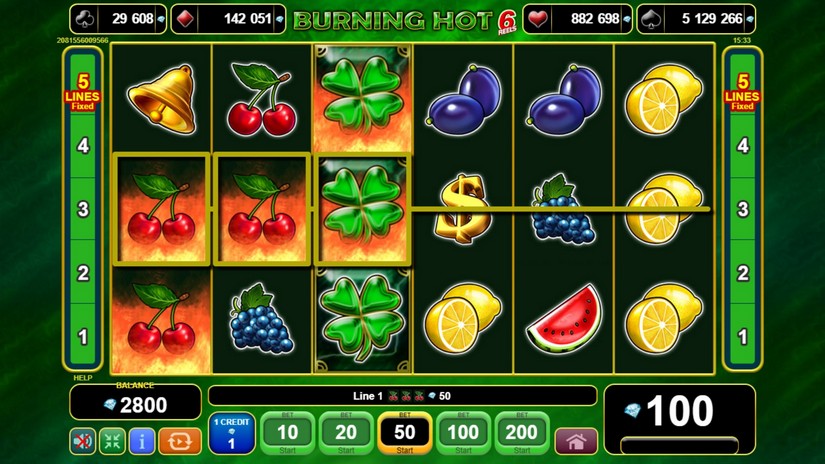The image size is (825, 464).
Task: Start a spin with bet 20
Action: pos(346,433)
